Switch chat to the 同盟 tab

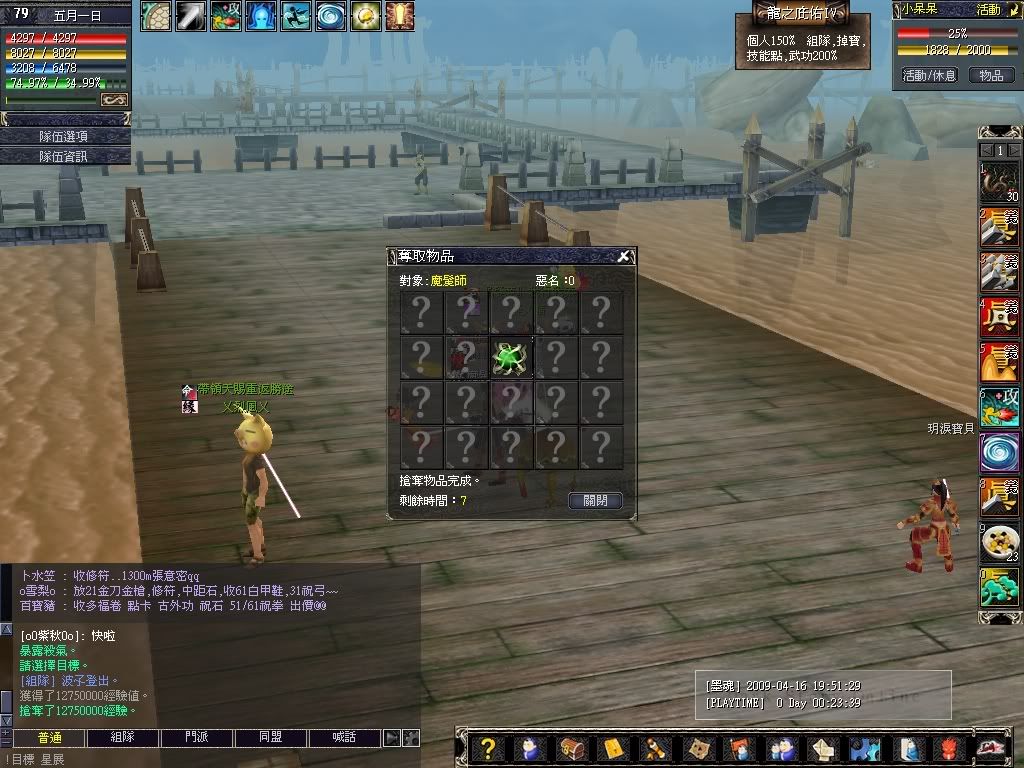click(271, 737)
